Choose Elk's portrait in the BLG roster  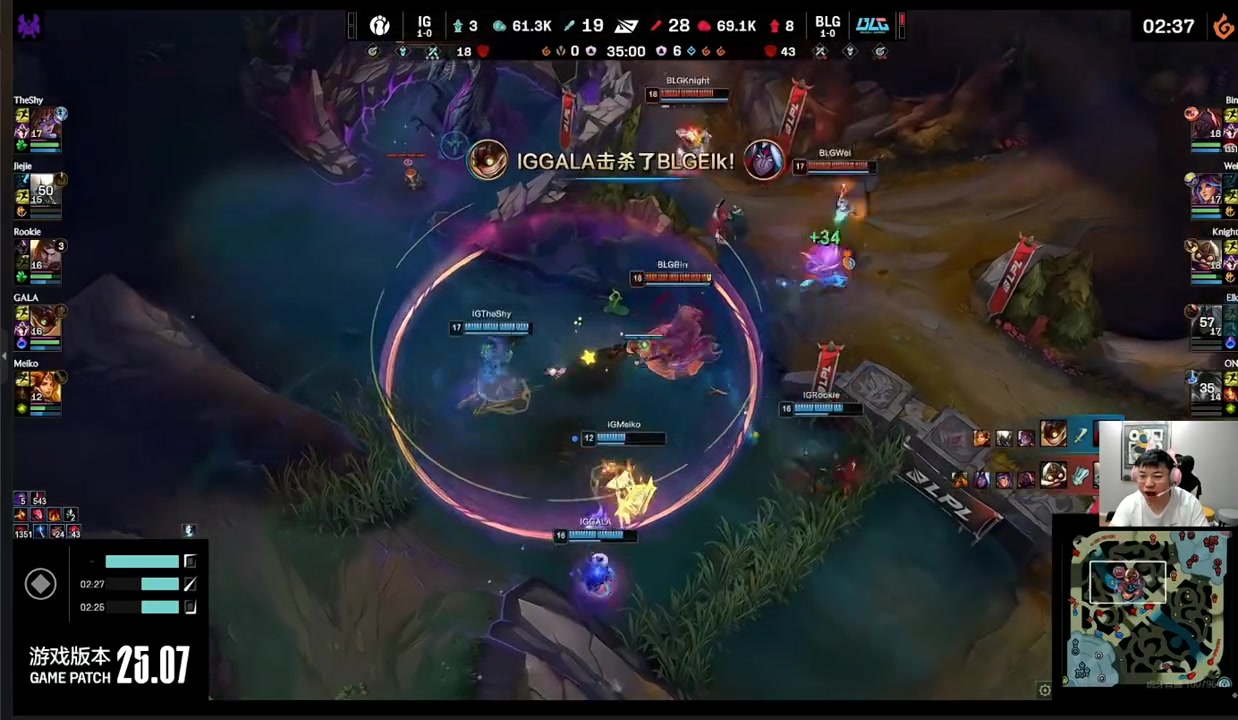[x=1209, y=322]
